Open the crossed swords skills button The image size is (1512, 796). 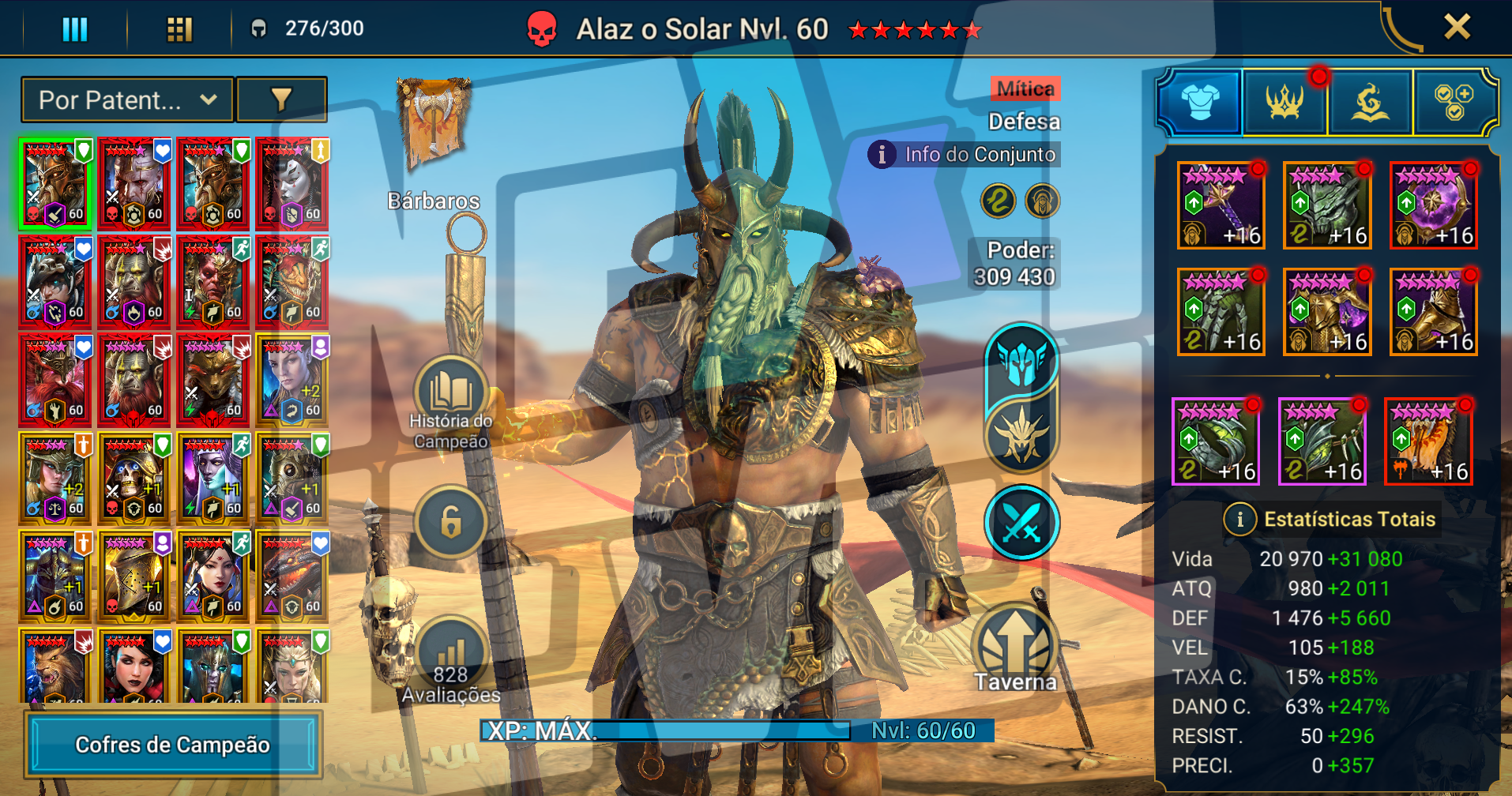pyautogui.click(x=1021, y=522)
